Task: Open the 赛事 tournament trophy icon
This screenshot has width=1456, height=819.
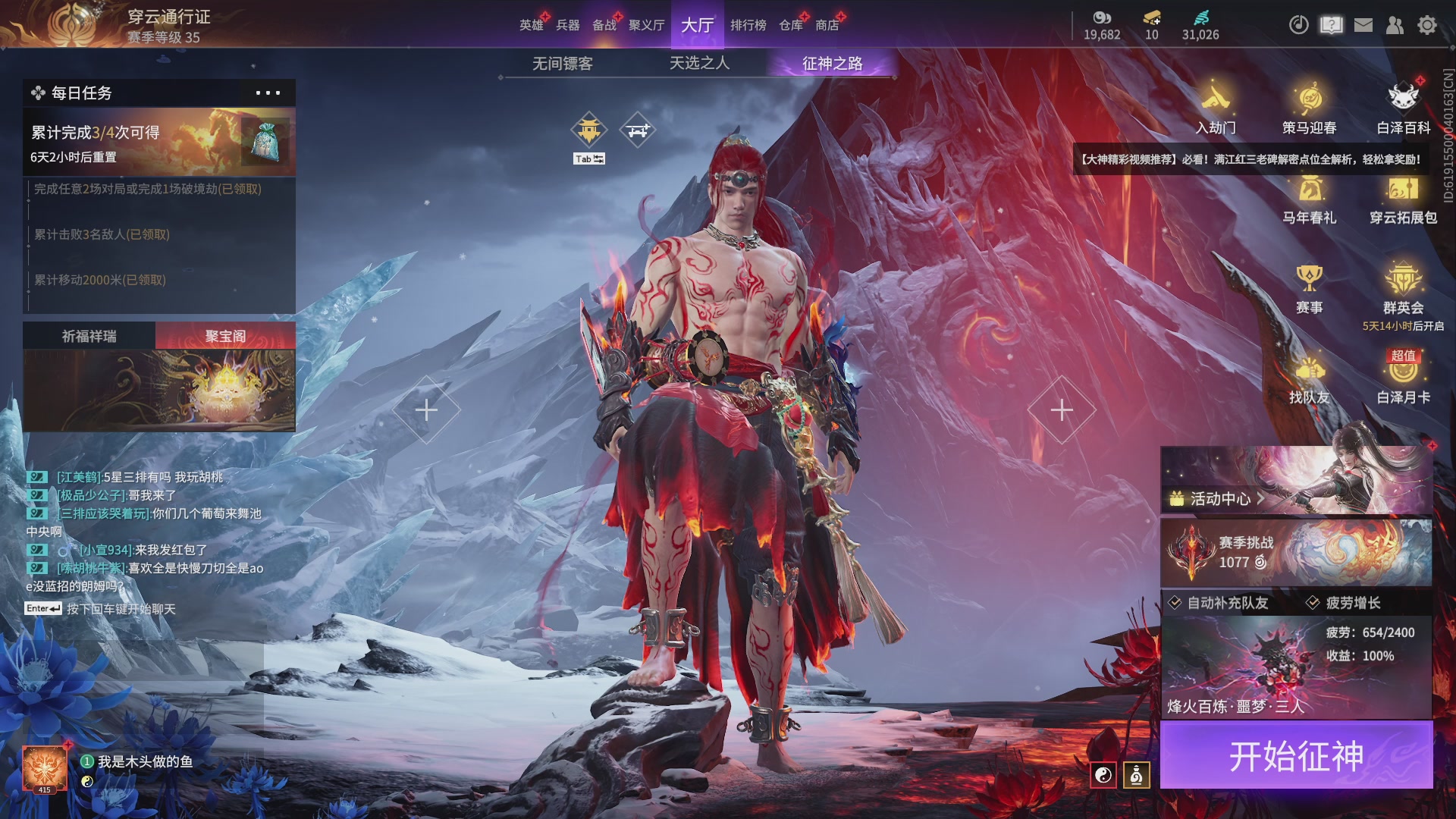Action: point(1309,288)
